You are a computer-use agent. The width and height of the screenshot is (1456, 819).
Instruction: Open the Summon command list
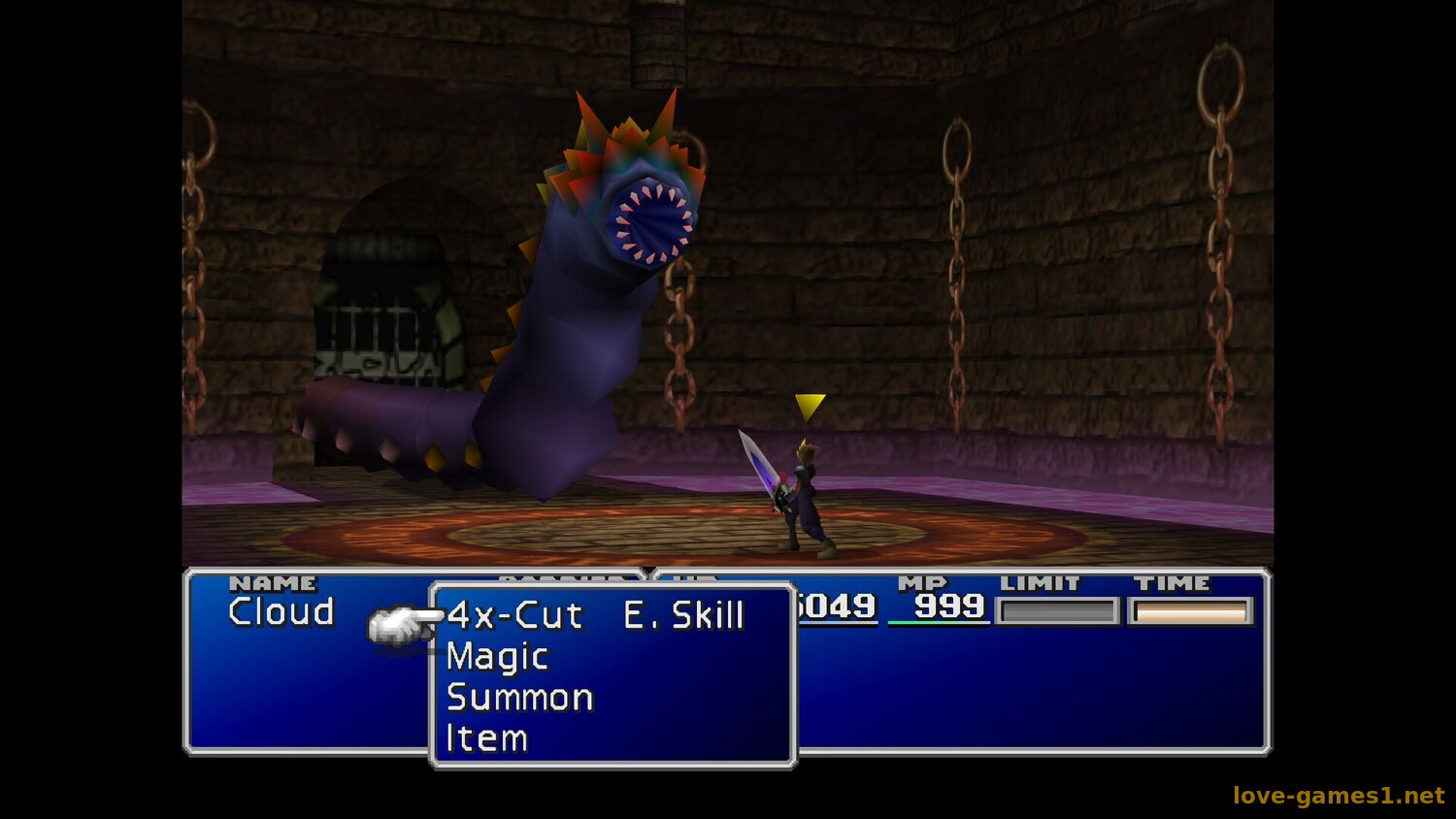coord(519,698)
